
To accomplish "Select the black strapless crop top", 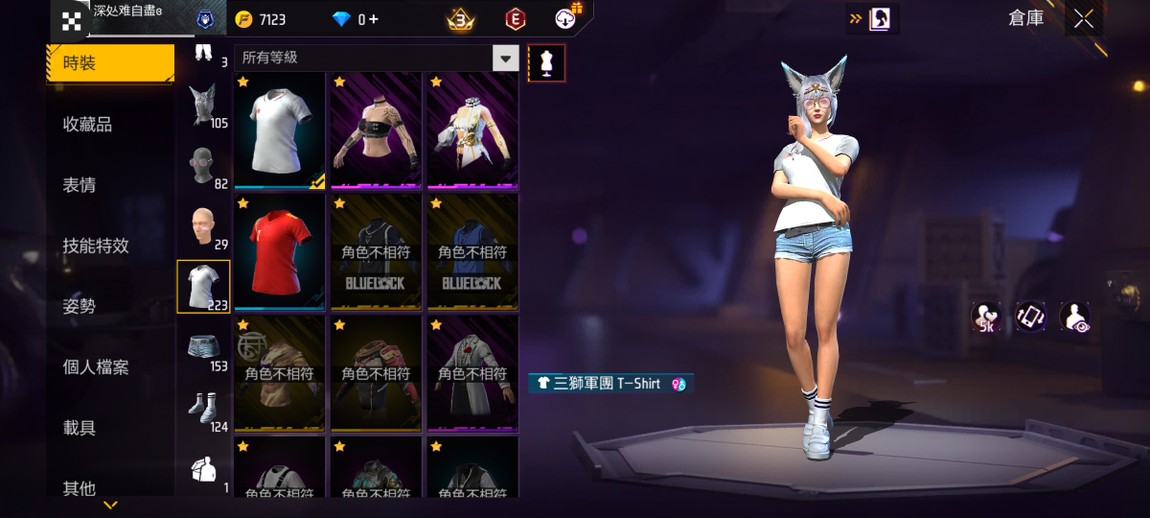I will click(x=376, y=129).
